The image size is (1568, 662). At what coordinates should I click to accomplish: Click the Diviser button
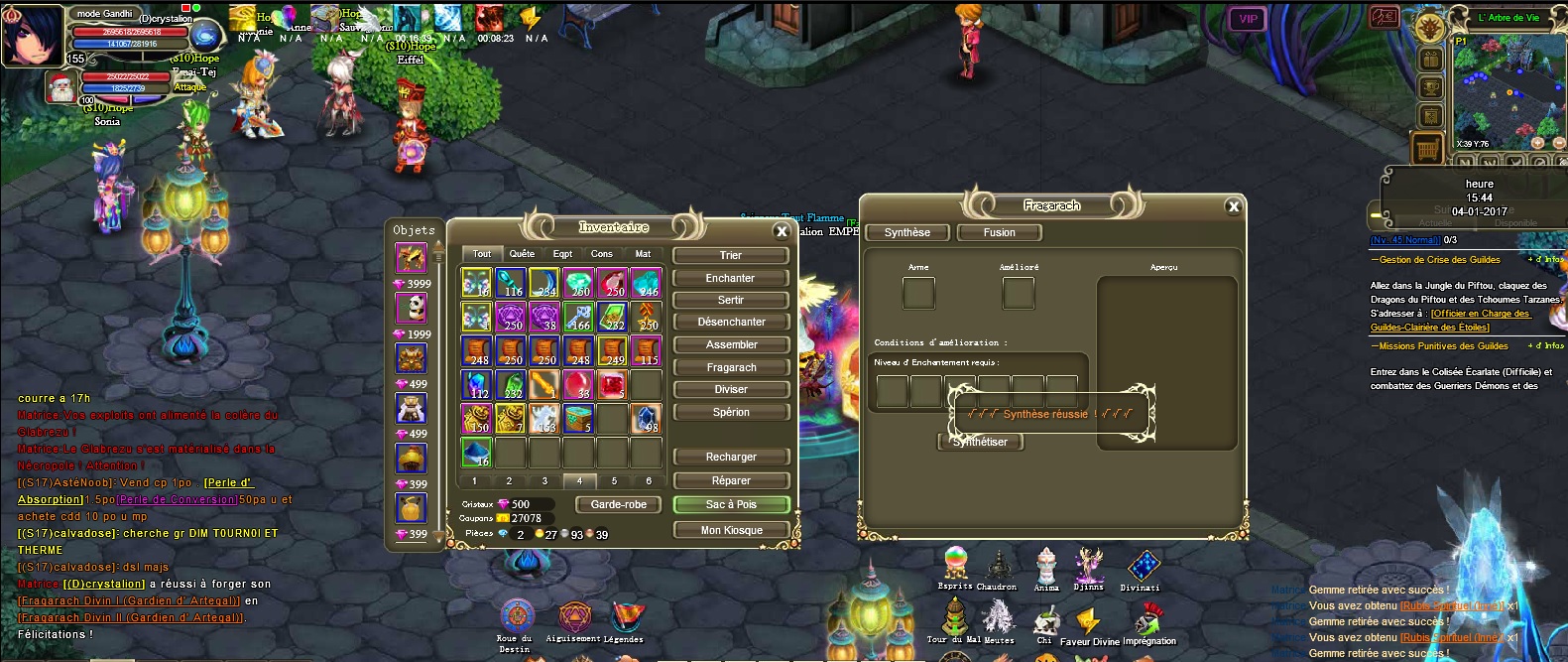(x=731, y=390)
